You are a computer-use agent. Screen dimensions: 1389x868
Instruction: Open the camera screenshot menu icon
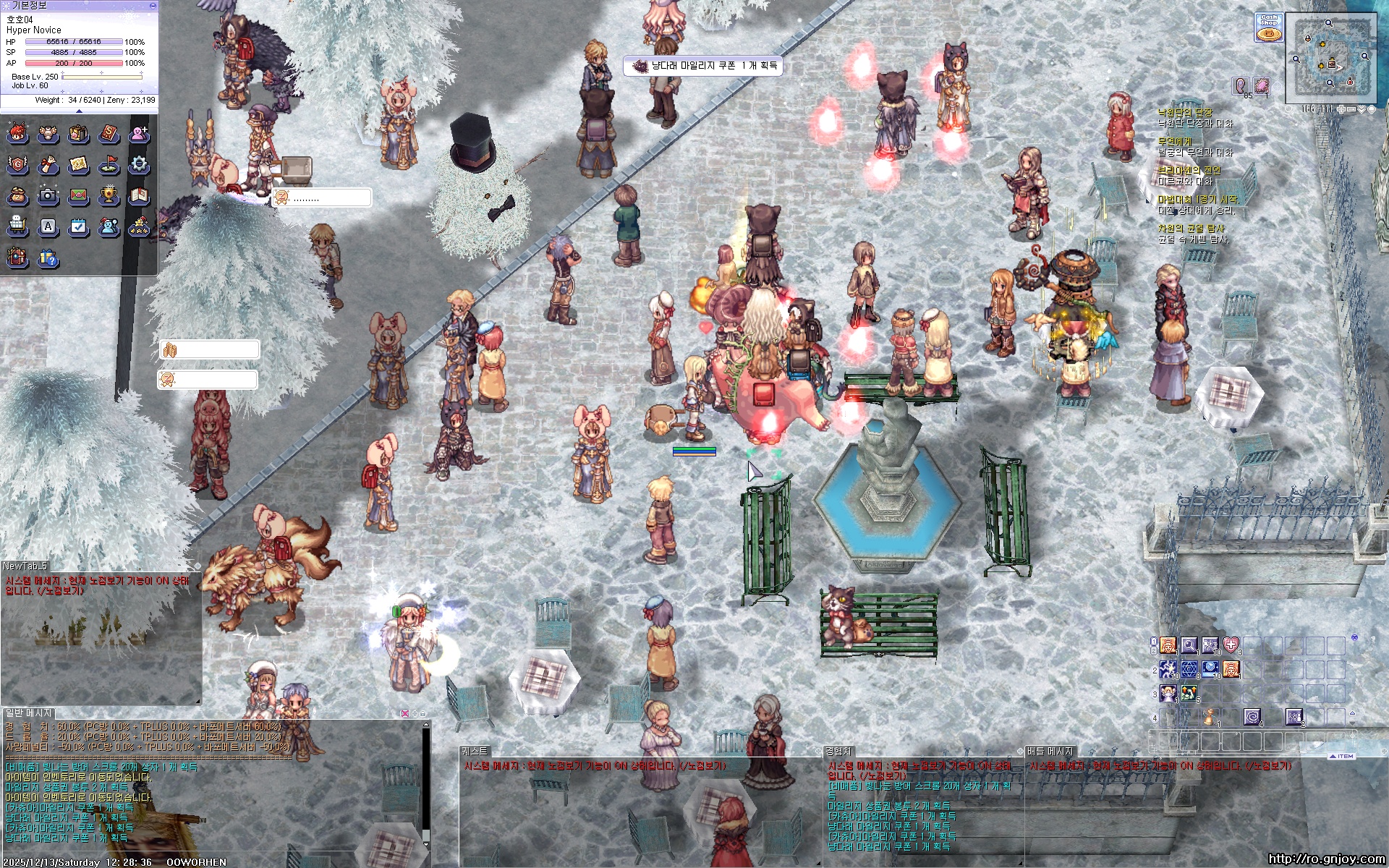pyautogui.click(x=48, y=195)
